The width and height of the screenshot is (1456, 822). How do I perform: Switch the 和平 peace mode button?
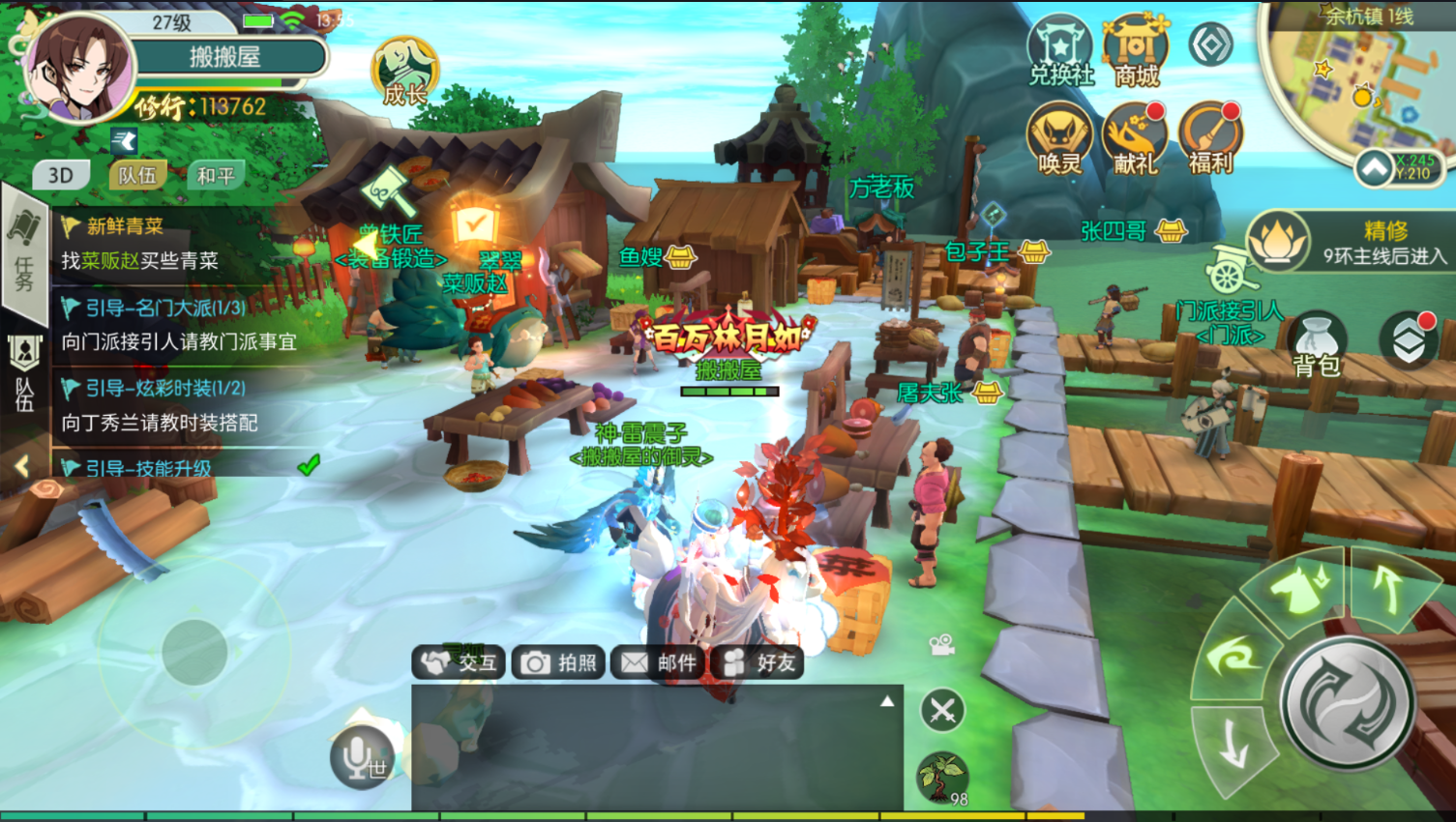(x=215, y=175)
